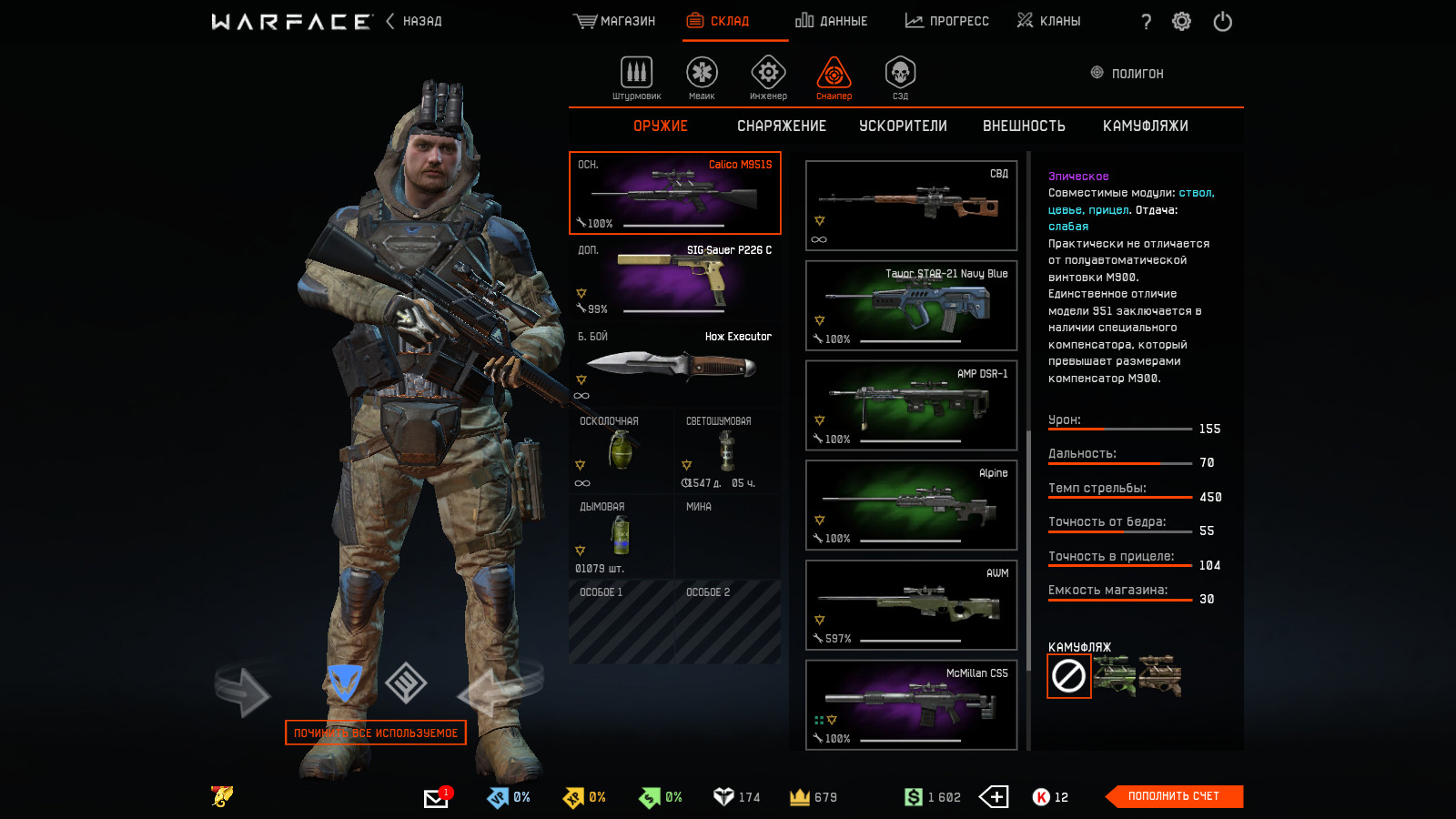Enter the Полигон training ground
The width and height of the screenshot is (1456, 819).
pos(1127,73)
